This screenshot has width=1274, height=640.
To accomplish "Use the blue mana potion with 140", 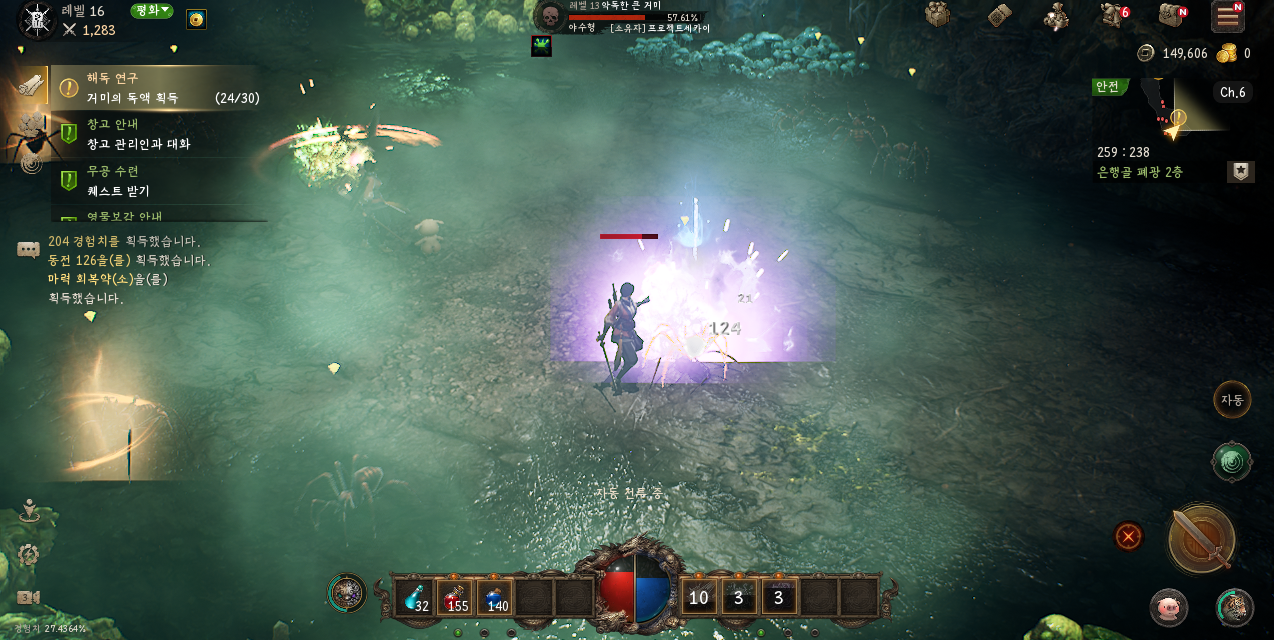I will 495,597.
